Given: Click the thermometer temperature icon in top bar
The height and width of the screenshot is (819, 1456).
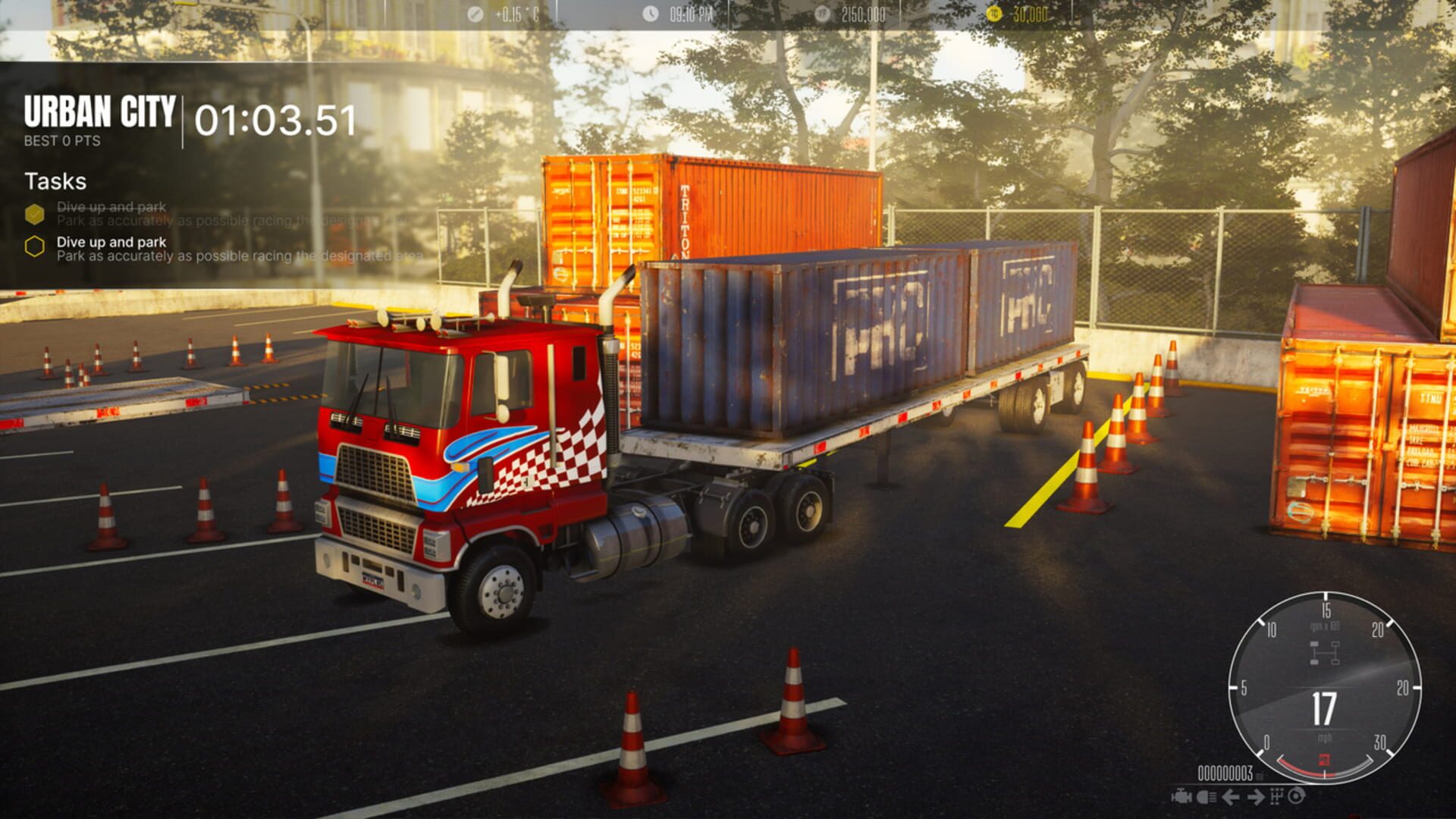Looking at the screenshot, I should 474,12.
